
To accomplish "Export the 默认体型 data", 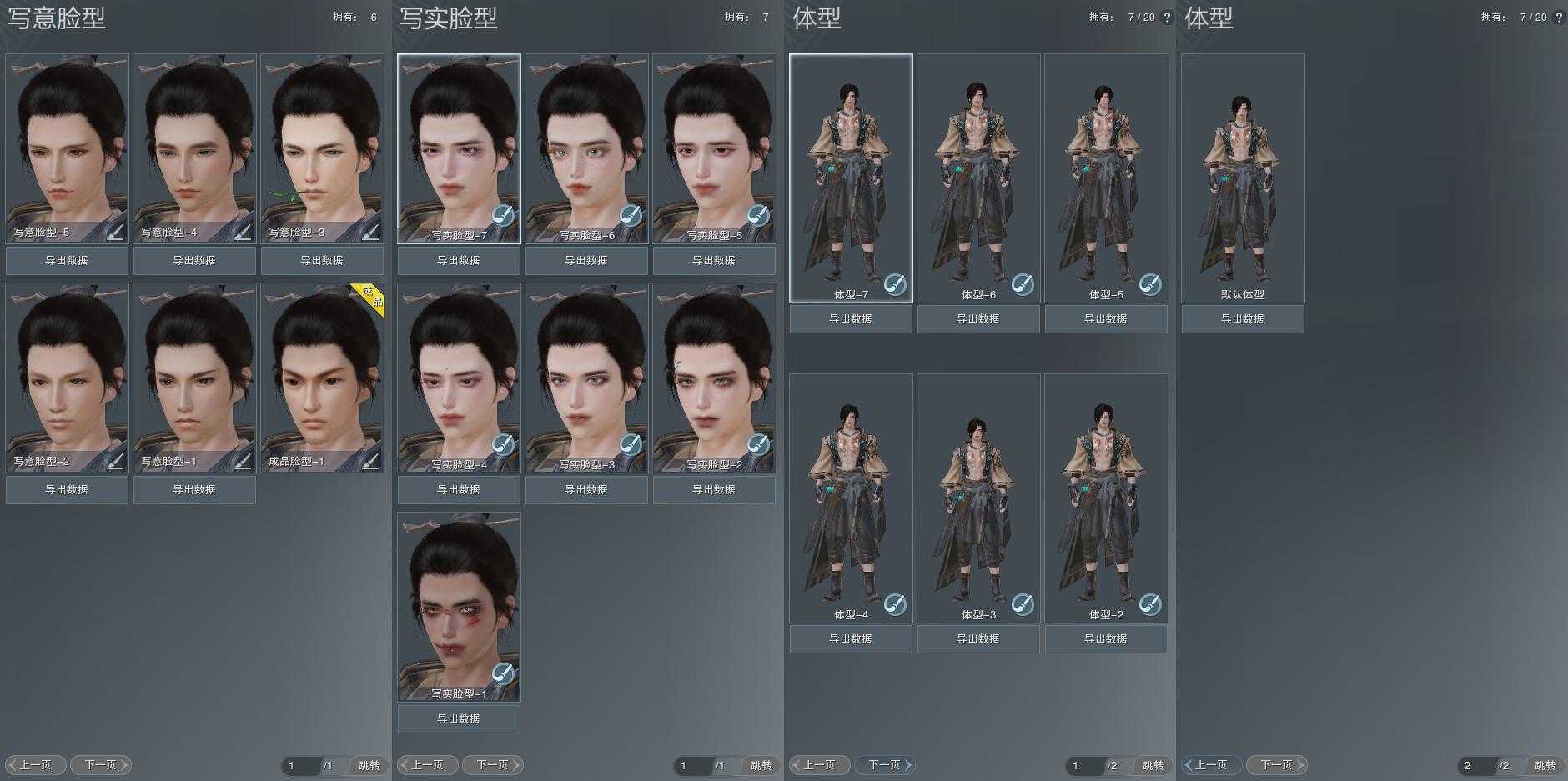I will pyautogui.click(x=1243, y=319).
